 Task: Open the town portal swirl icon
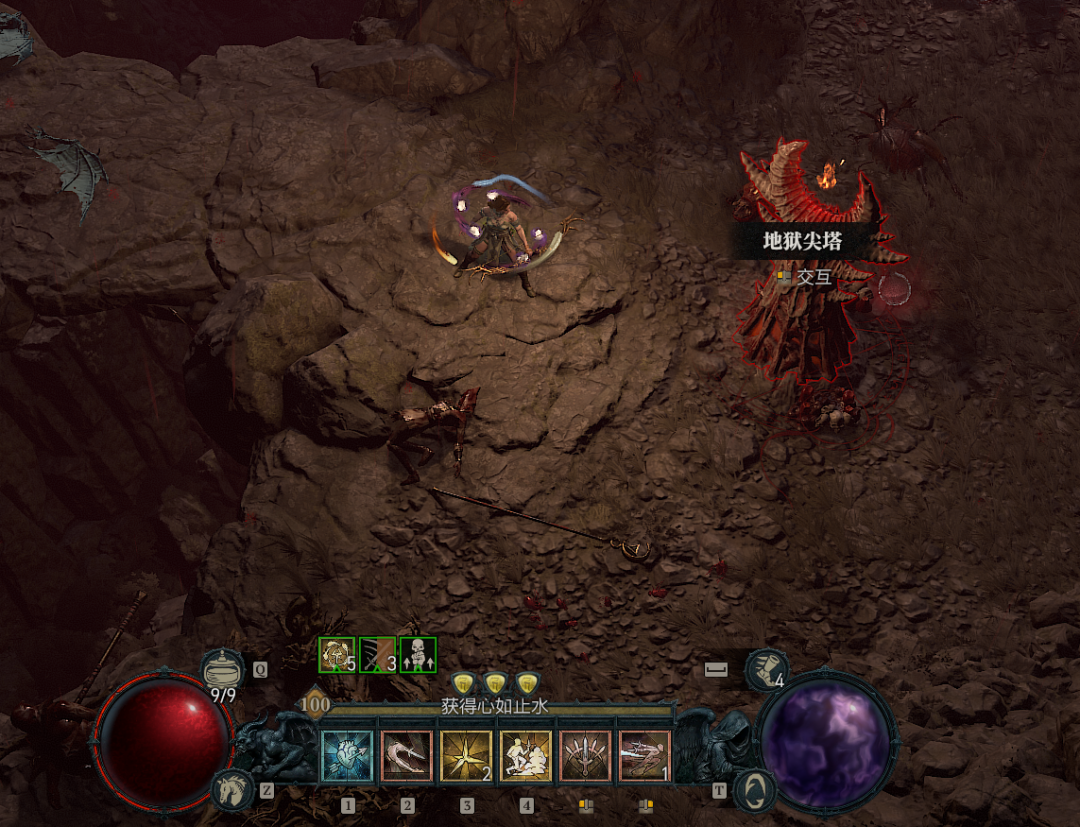coord(755,790)
